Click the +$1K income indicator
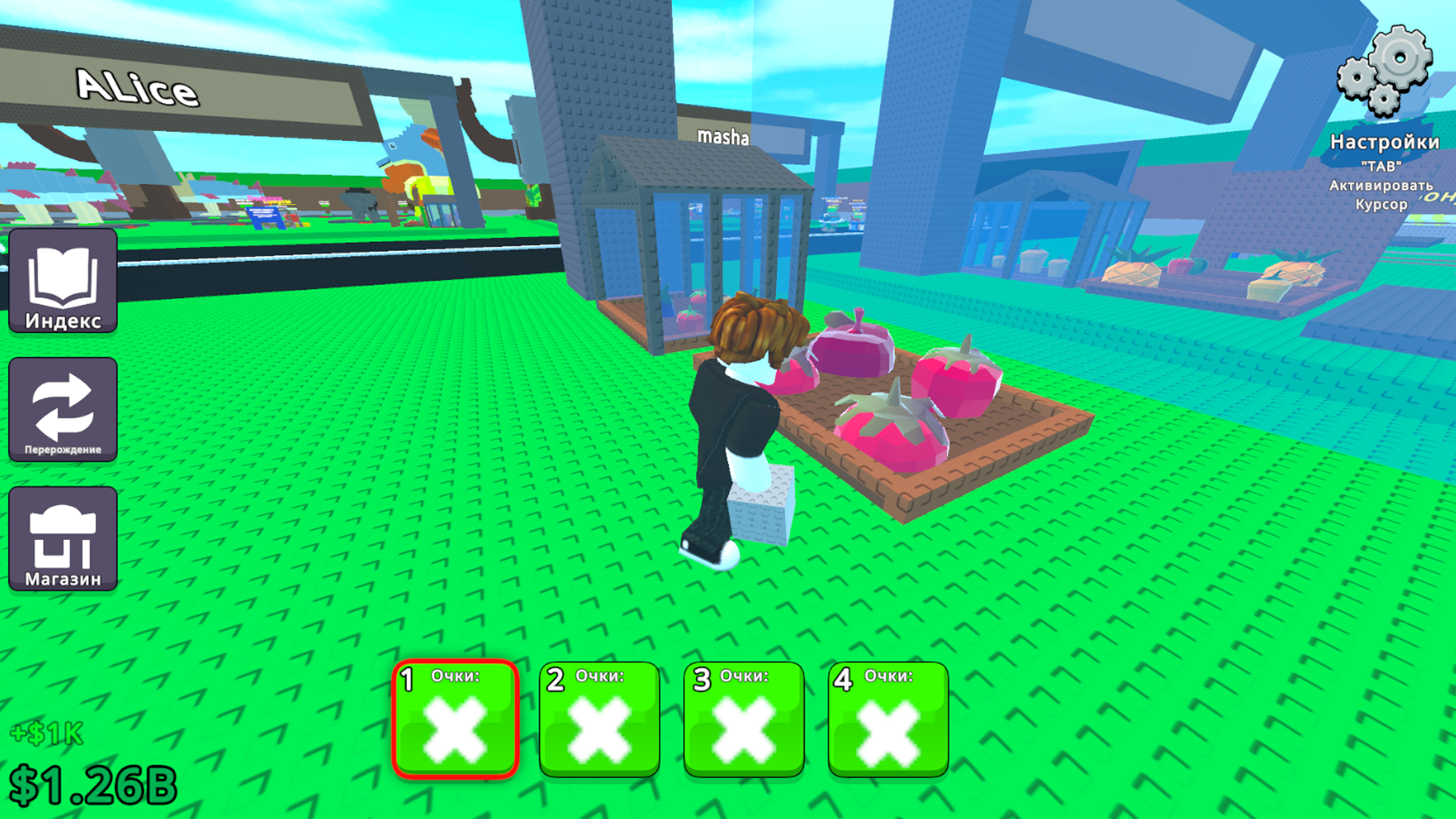The image size is (1456, 819). point(48,734)
